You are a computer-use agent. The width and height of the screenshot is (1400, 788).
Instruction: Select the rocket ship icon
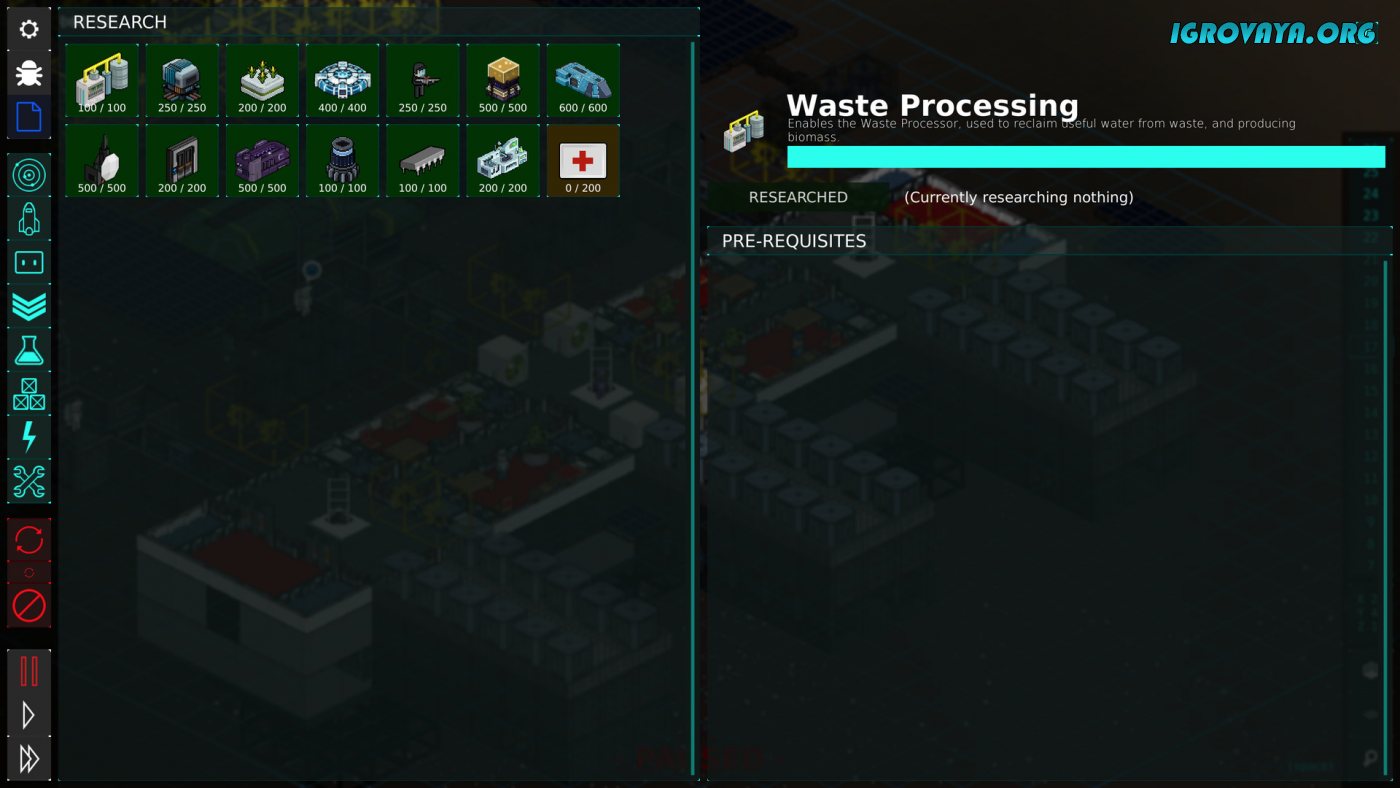pos(29,219)
